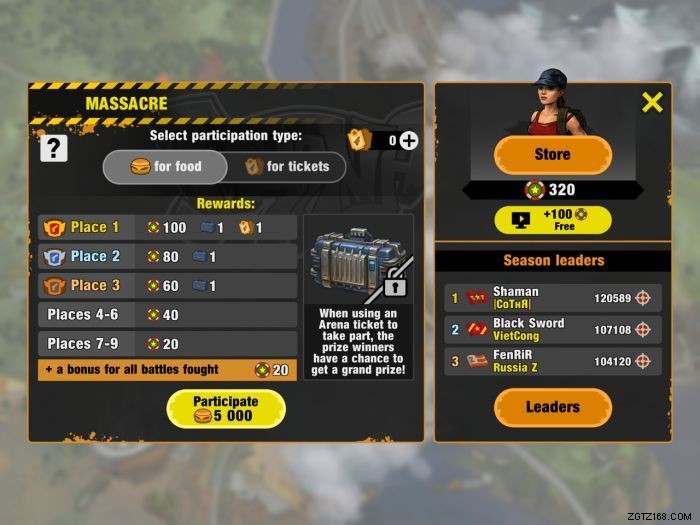Open the question mark help button
700x525 pixels.
point(53,148)
